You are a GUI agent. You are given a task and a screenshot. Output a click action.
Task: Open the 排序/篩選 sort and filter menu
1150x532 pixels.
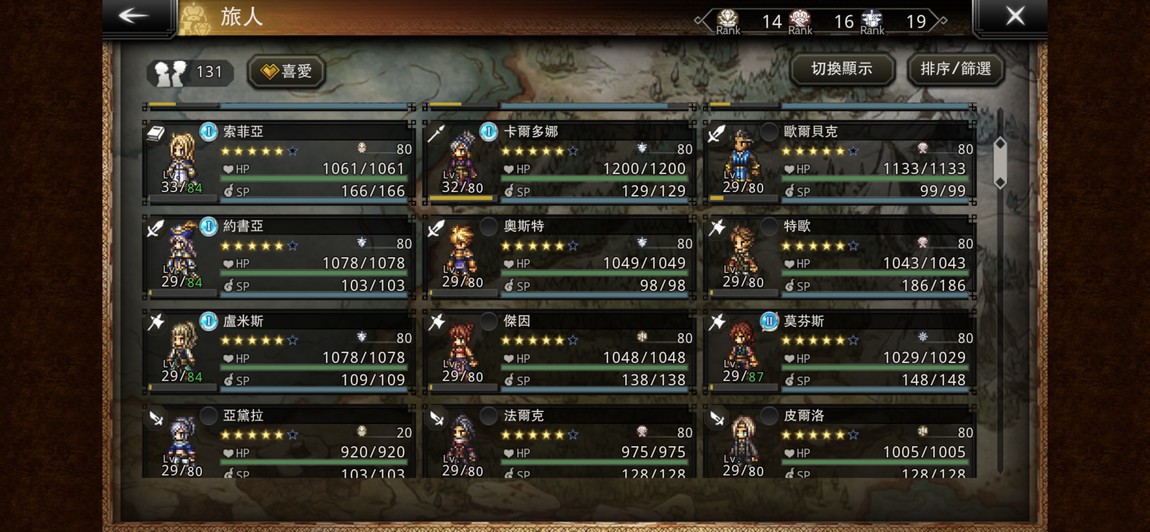tap(955, 69)
